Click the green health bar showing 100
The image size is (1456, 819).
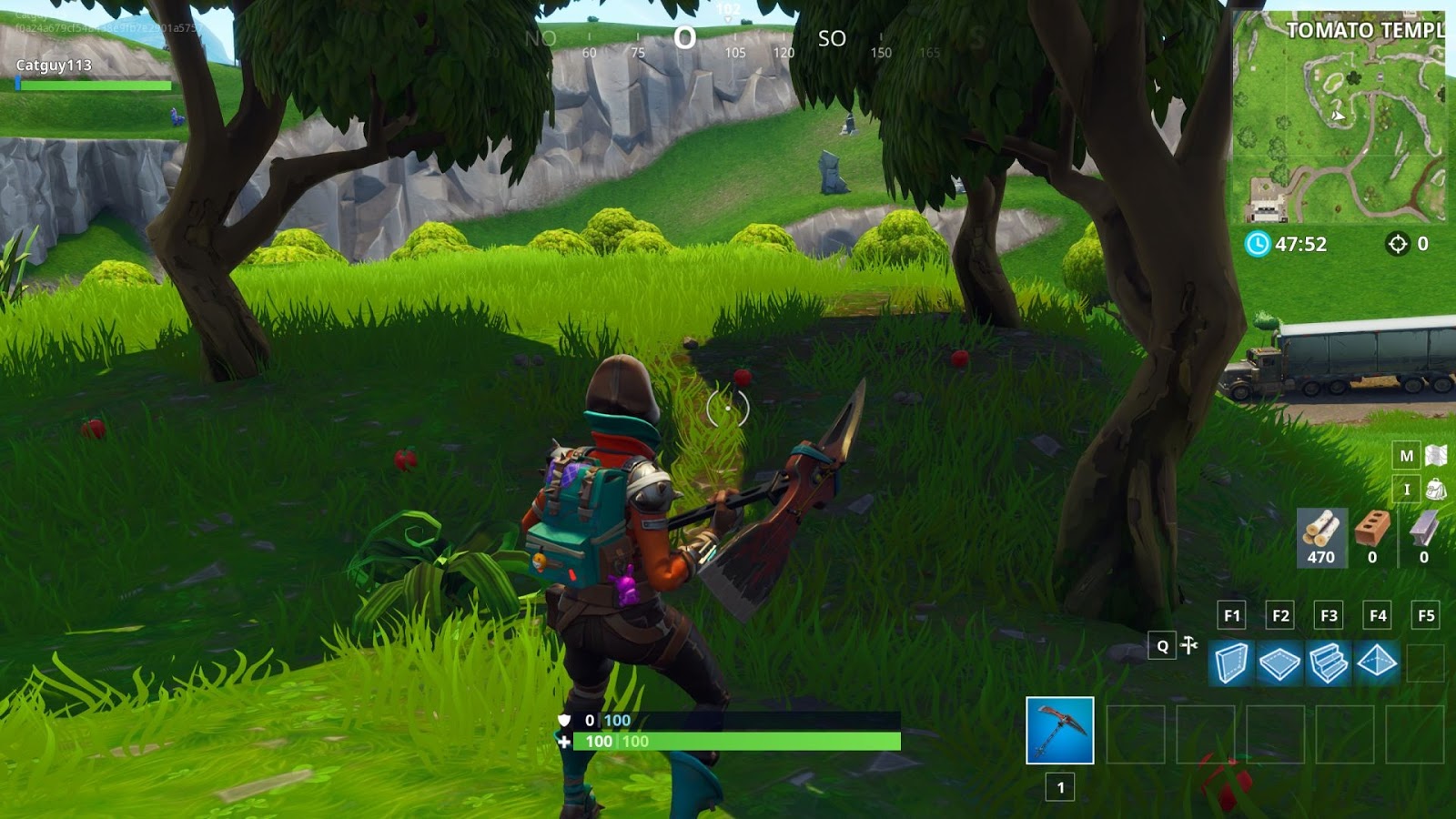(x=719, y=742)
